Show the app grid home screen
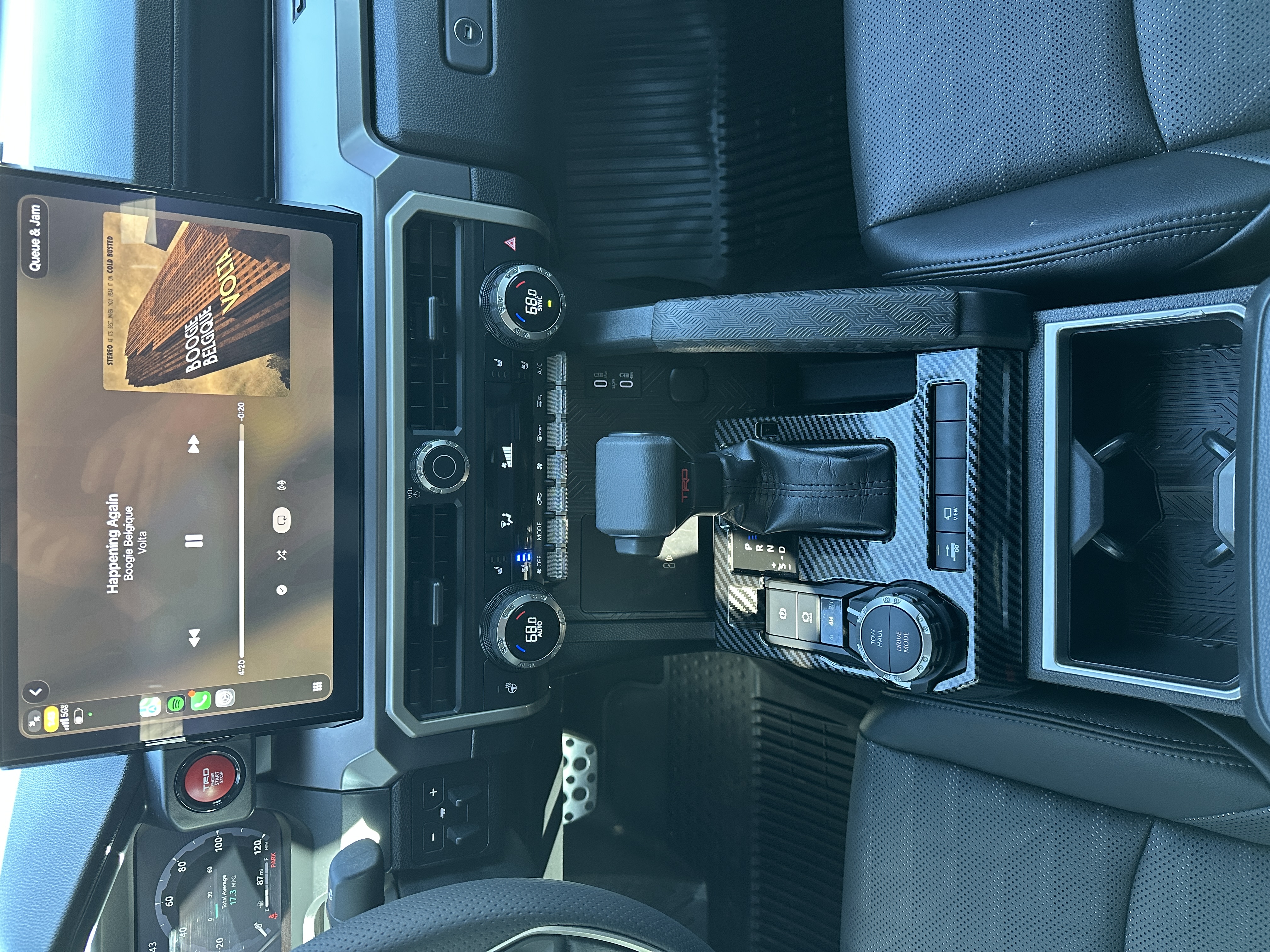This screenshot has width=1270, height=952. [x=317, y=686]
